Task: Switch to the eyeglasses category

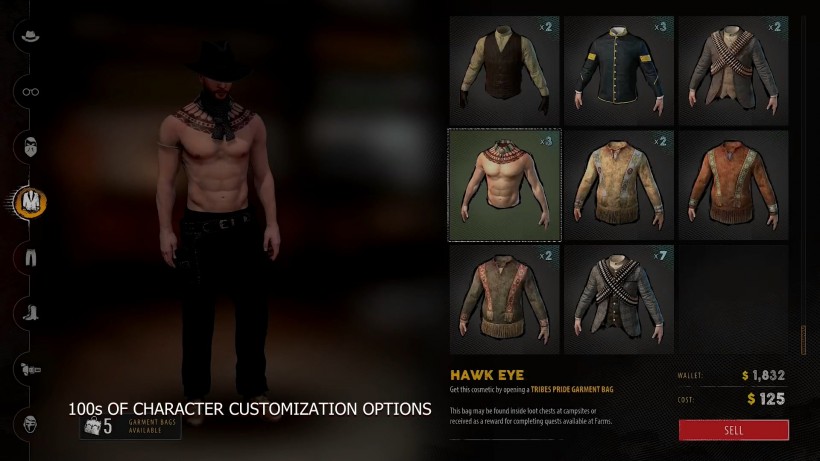Action: [x=30, y=92]
